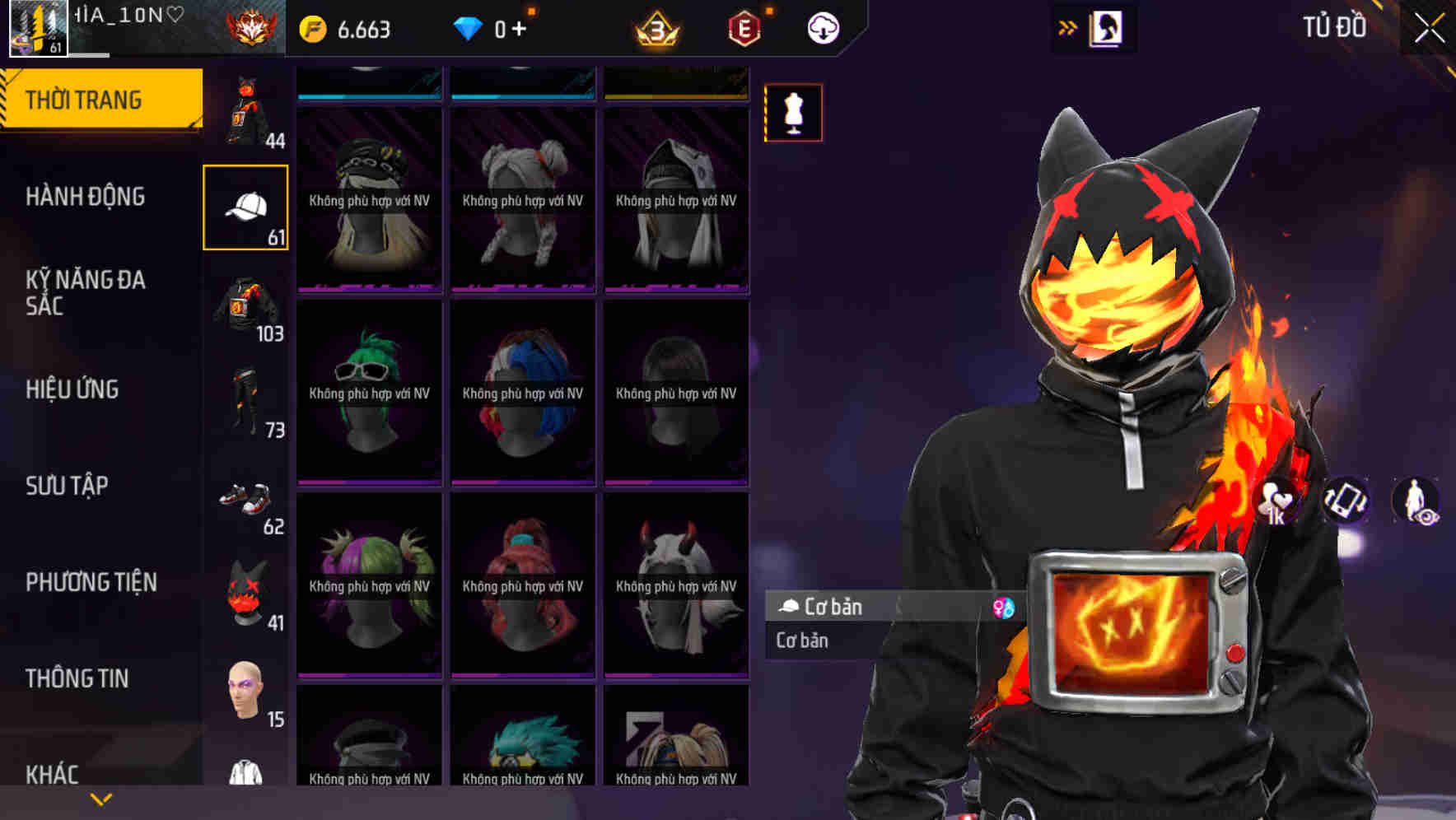The height and width of the screenshot is (820, 1456).
Task: Open more options via the double yellow arrows
Action: [x=1068, y=26]
